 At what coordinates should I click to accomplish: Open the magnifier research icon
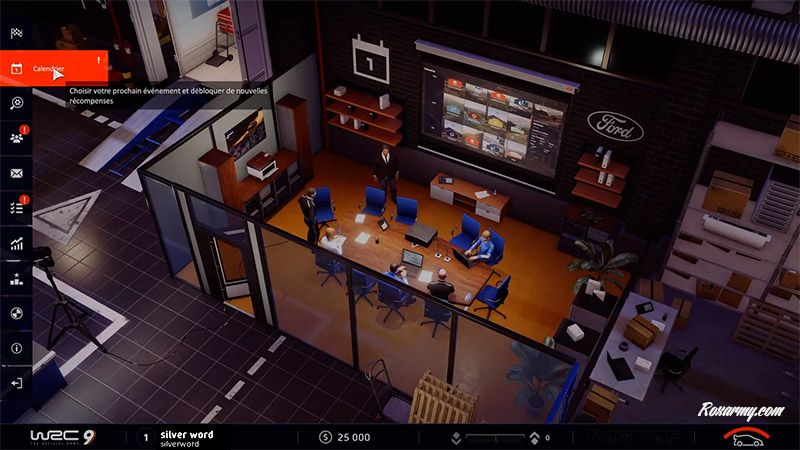(16, 103)
